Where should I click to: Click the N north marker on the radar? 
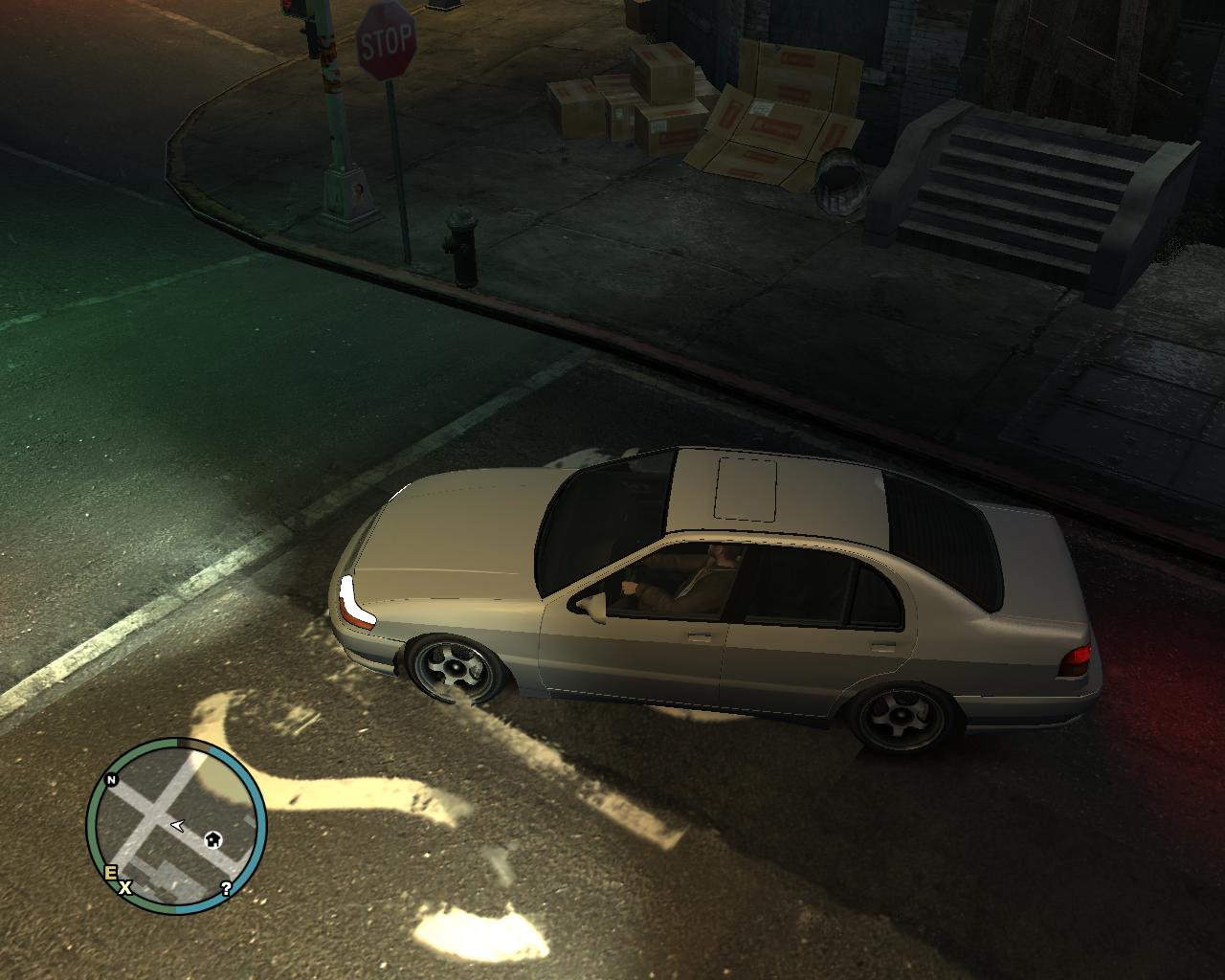click(x=111, y=780)
